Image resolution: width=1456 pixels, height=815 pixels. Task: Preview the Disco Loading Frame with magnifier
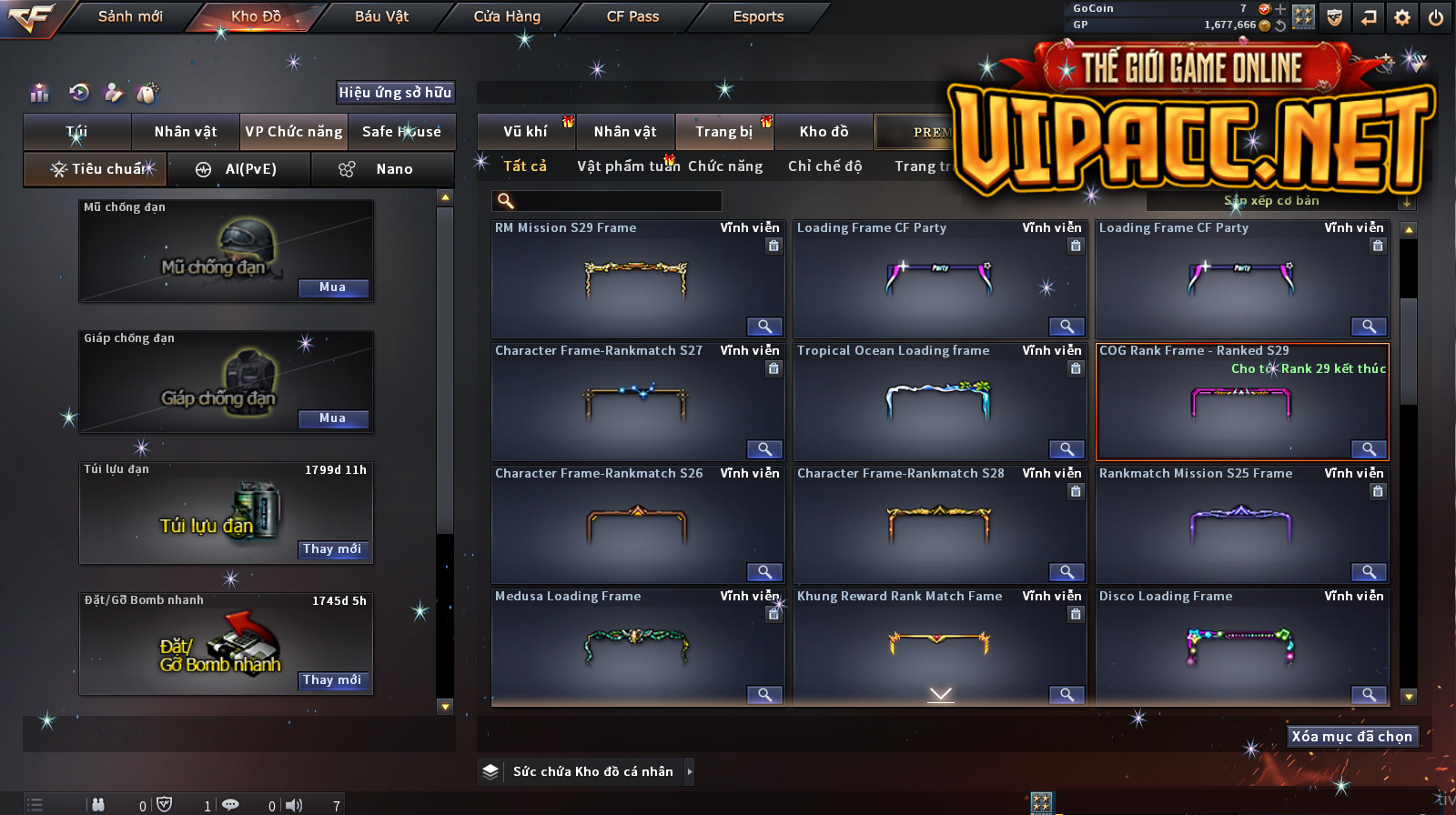tap(1369, 695)
